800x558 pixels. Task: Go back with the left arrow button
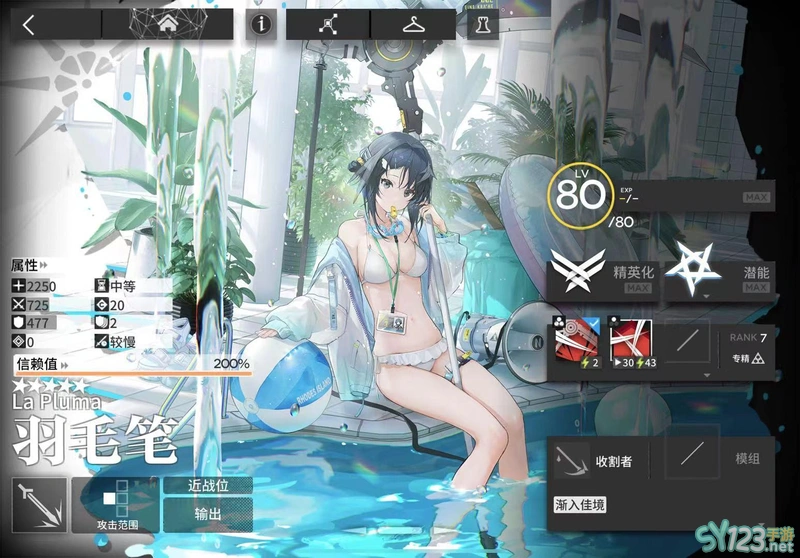click(x=29, y=25)
